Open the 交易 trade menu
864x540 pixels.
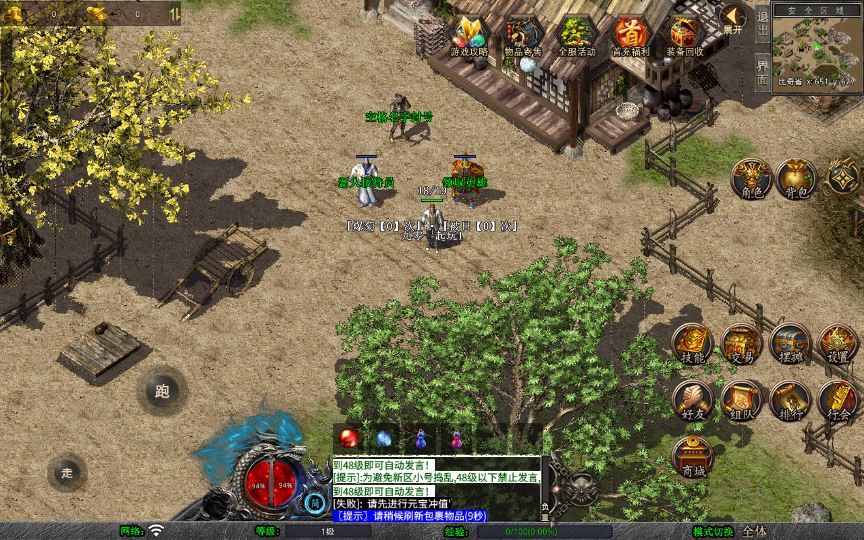pos(741,343)
